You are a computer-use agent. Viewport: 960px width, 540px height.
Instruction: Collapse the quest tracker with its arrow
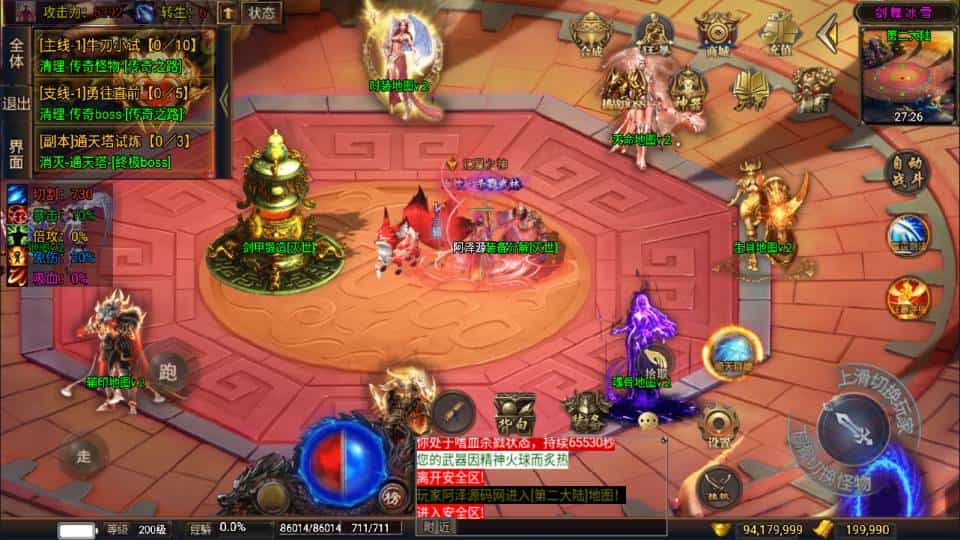(224, 99)
